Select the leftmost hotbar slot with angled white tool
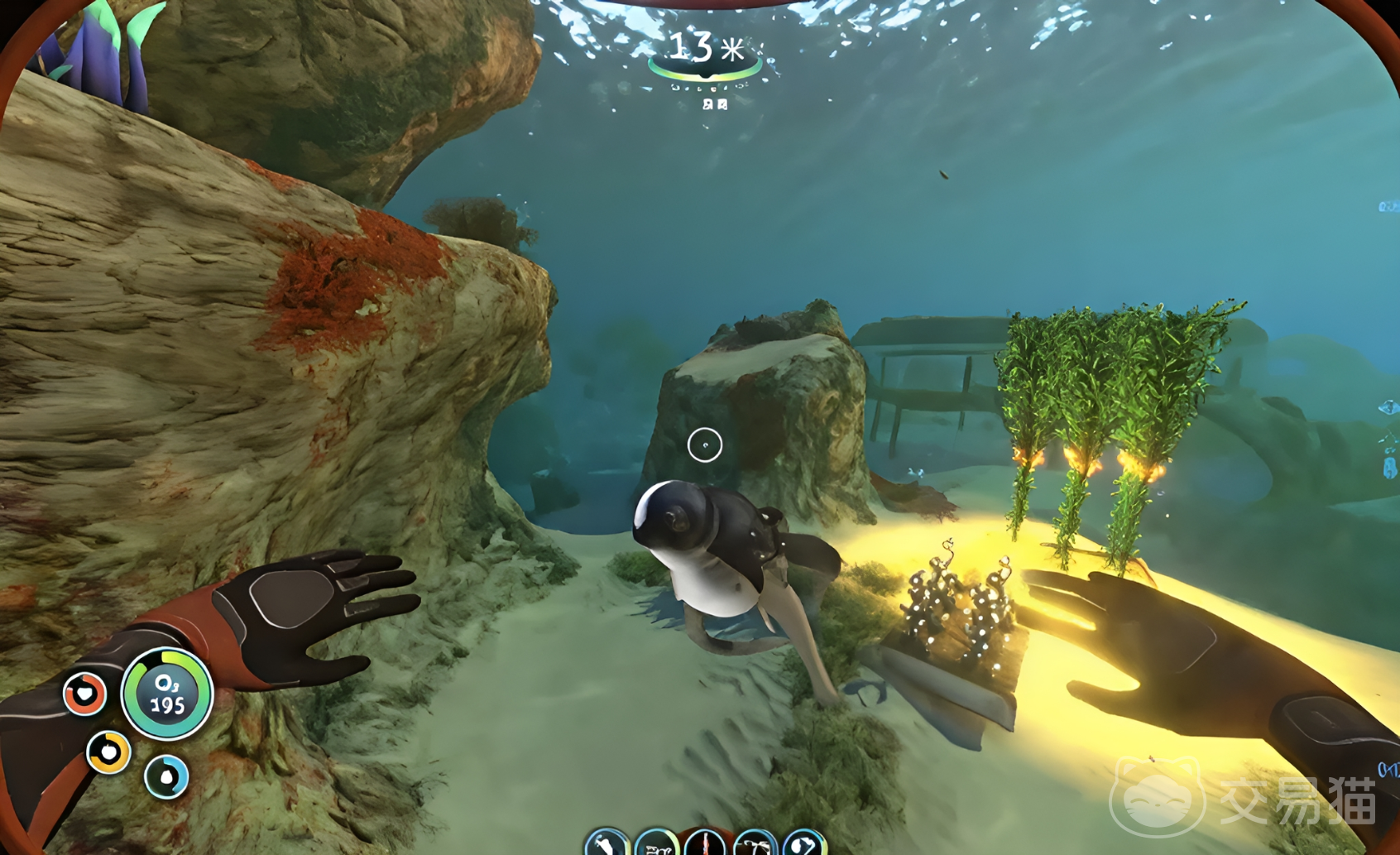The image size is (1400, 855). pyautogui.click(x=607, y=844)
